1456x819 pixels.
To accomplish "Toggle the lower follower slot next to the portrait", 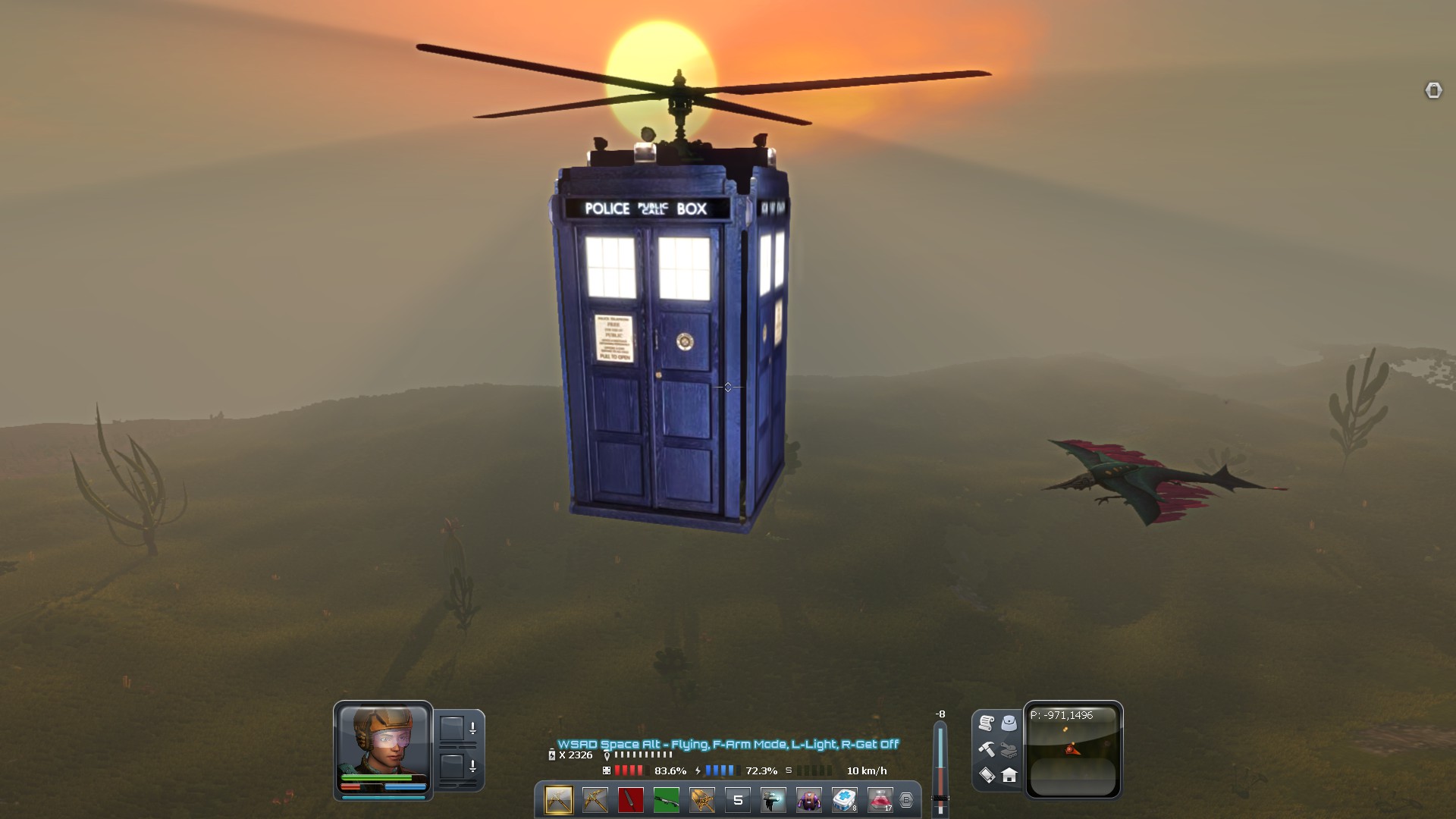I will tap(452, 767).
